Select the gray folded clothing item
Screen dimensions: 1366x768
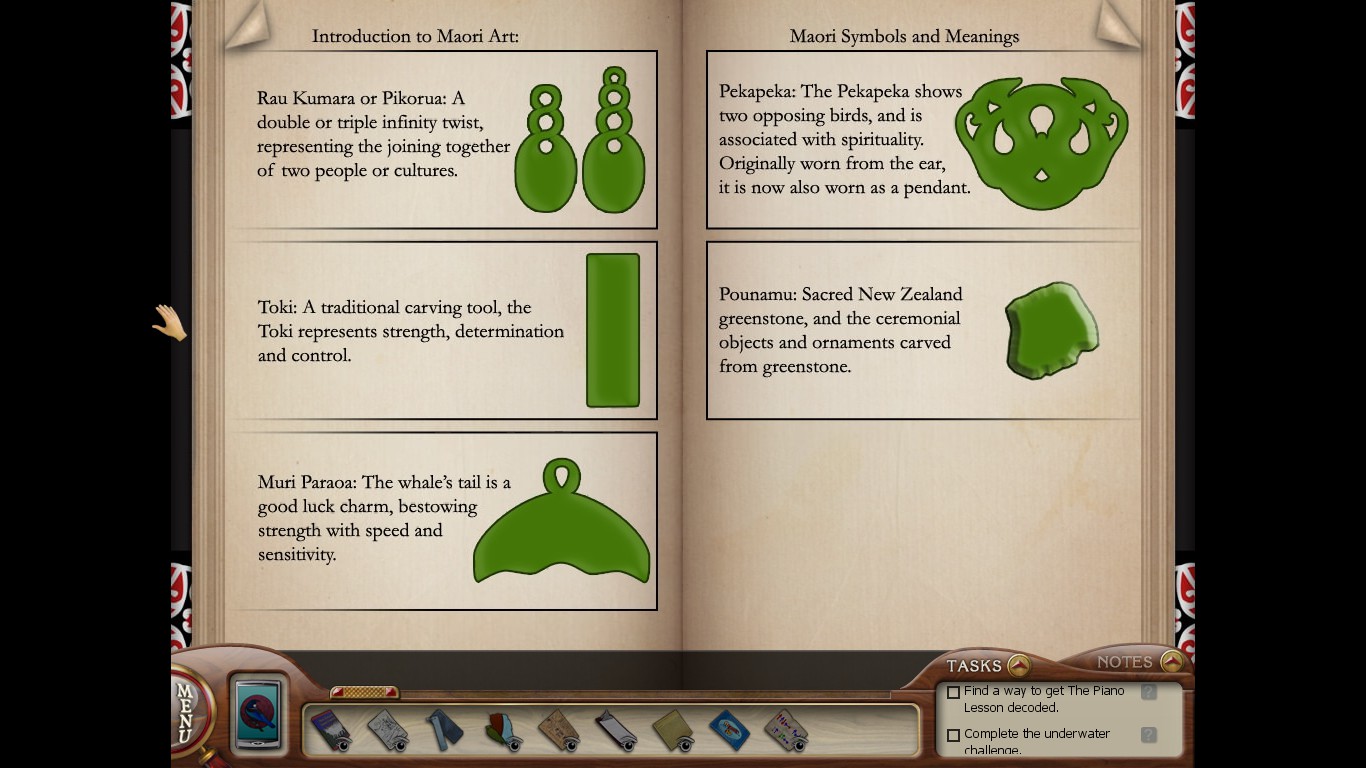point(443,729)
